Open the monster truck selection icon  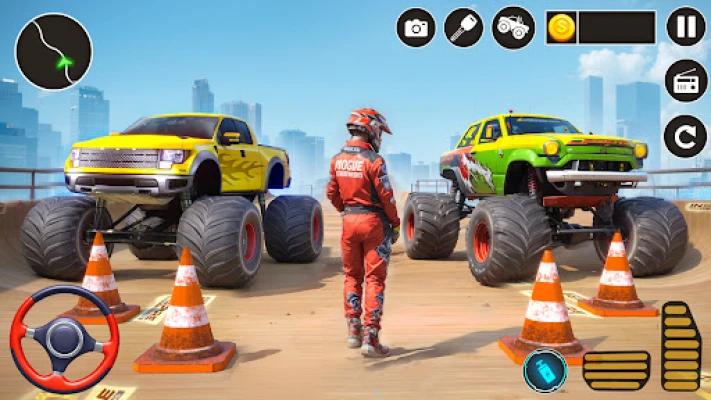pyautogui.click(x=515, y=27)
